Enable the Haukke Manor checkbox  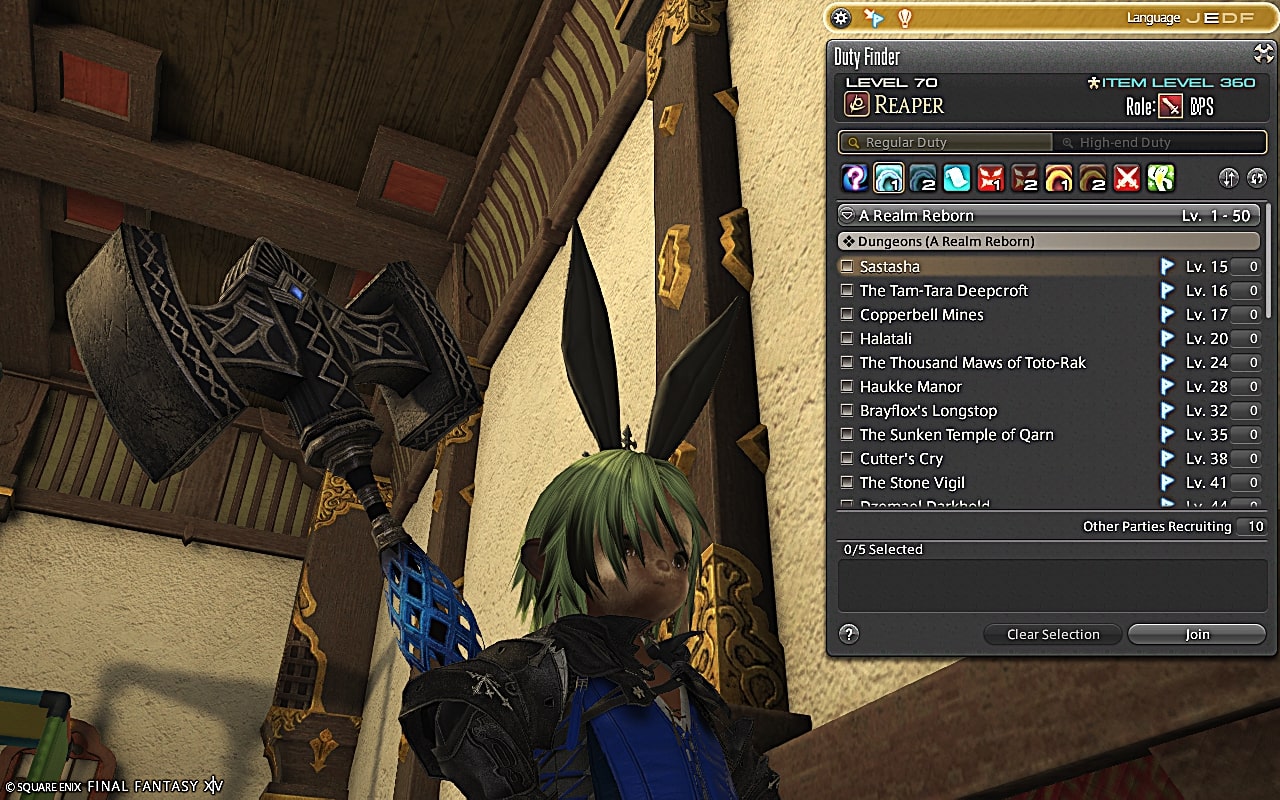(x=847, y=386)
